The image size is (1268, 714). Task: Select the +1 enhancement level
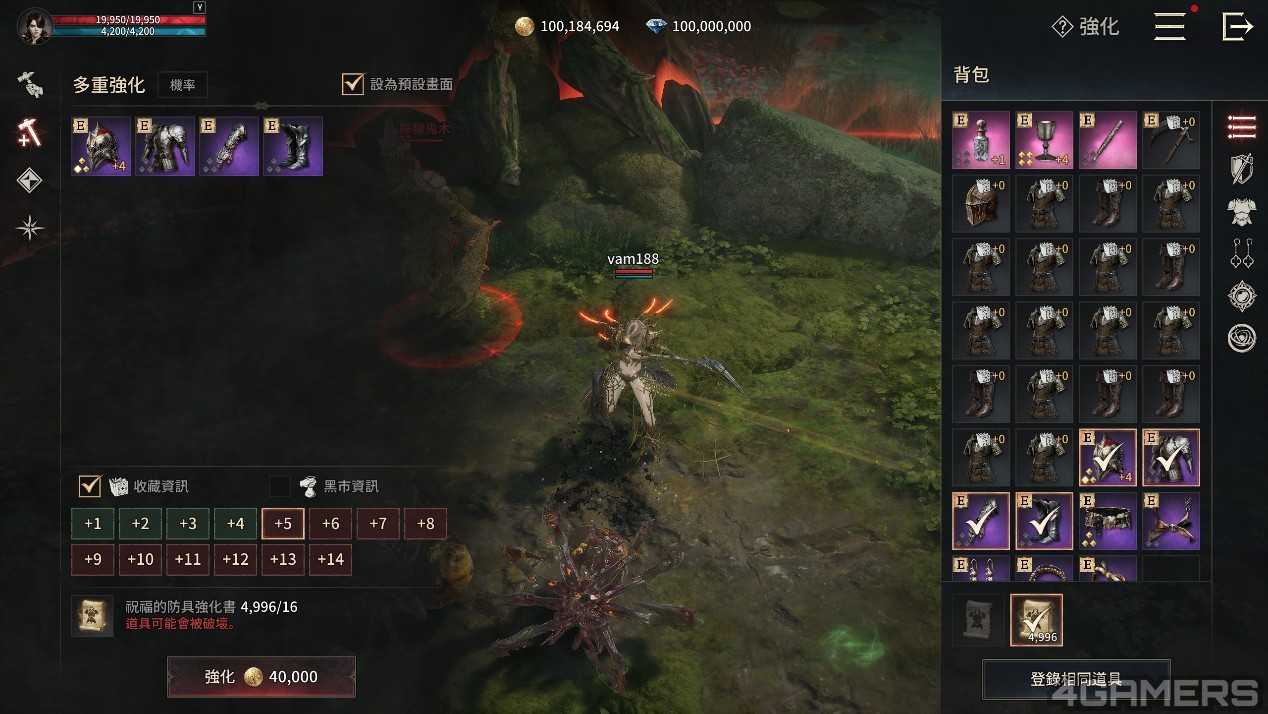[93, 523]
